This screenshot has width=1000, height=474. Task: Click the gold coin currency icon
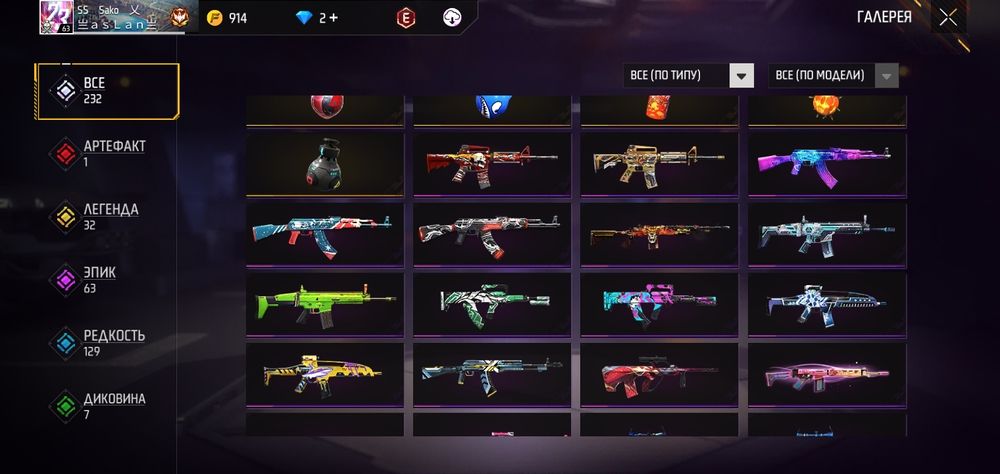click(214, 18)
